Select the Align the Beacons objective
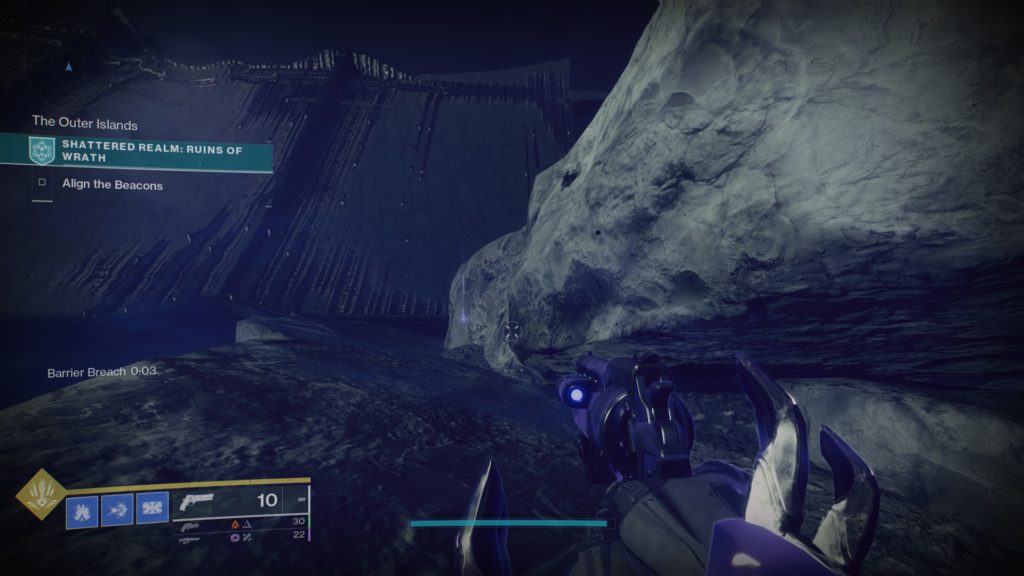Image resolution: width=1024 pixels, height=576 pixels. pyautogui.click(x=112, y=185)
